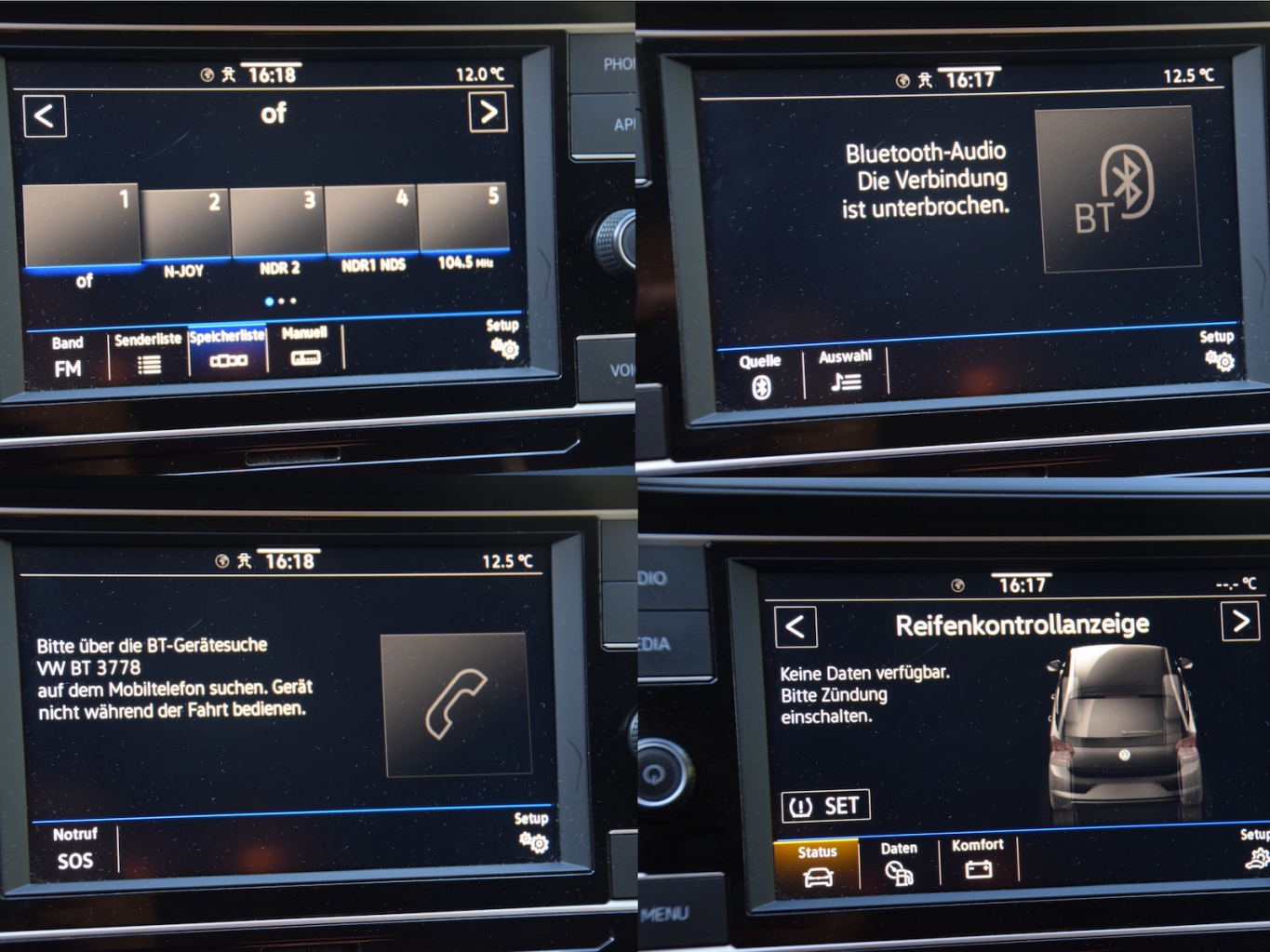1270x952 pixels.
Task: Go to next page after Reifenkontrollanzeige
Action: [1240, 621]
